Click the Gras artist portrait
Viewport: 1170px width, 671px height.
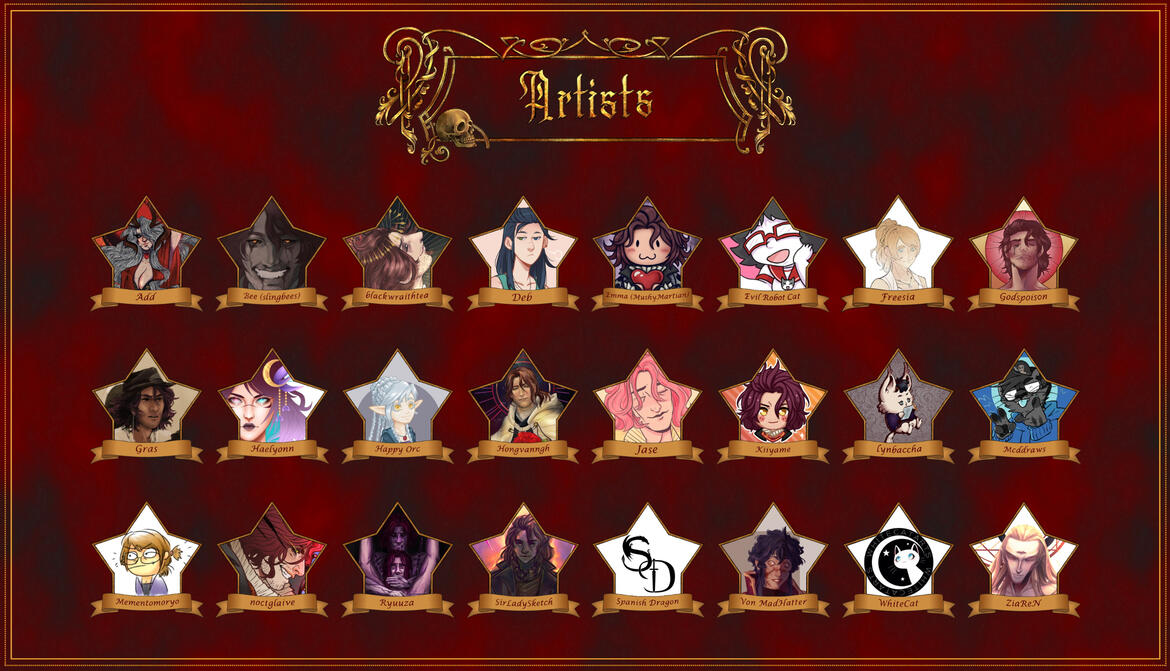pos(147,405)
